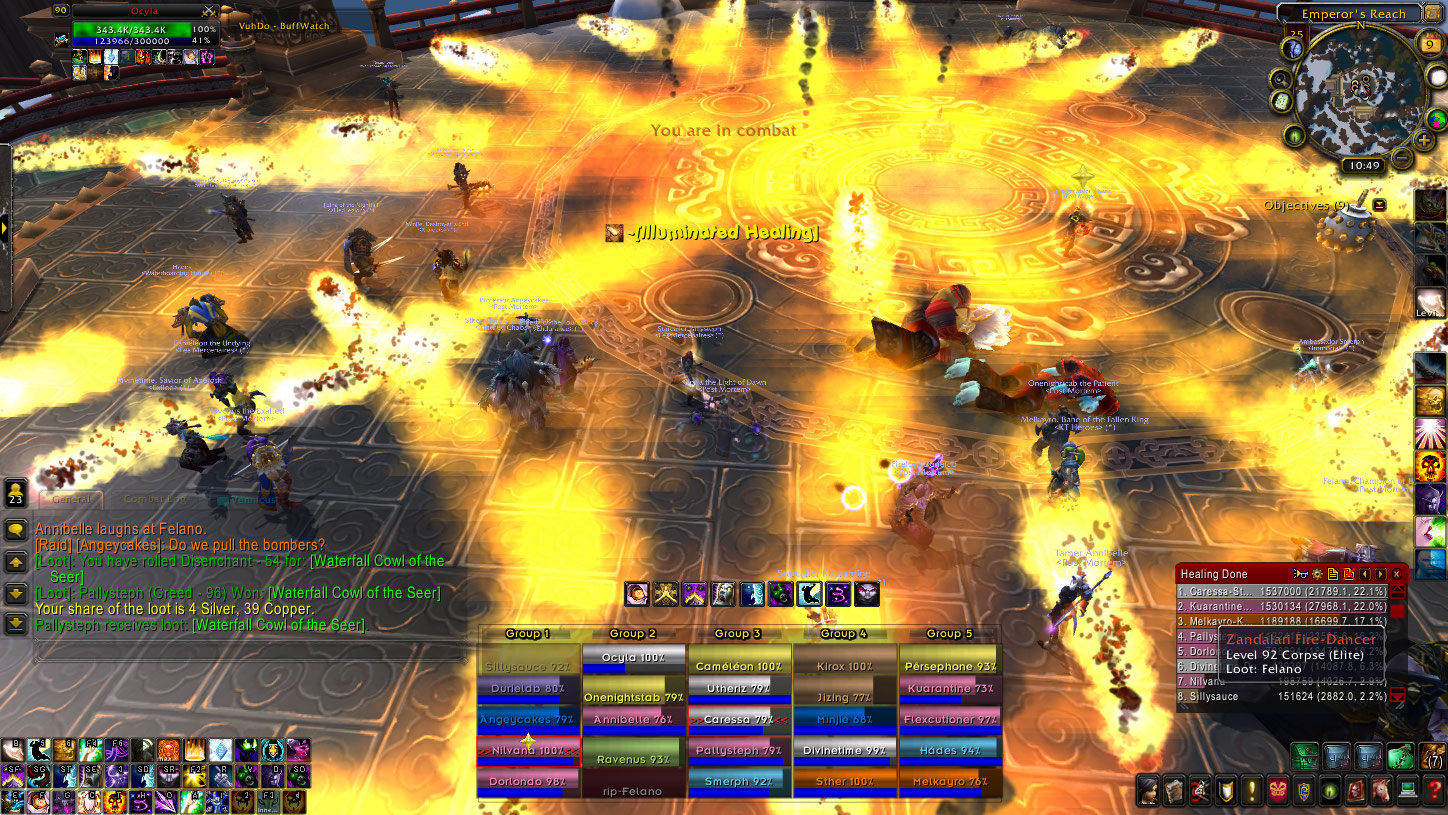Open the calendar button showing 9
Image resolution: width=1448 pixels, height=815 pixels.
pos(1428,44)
